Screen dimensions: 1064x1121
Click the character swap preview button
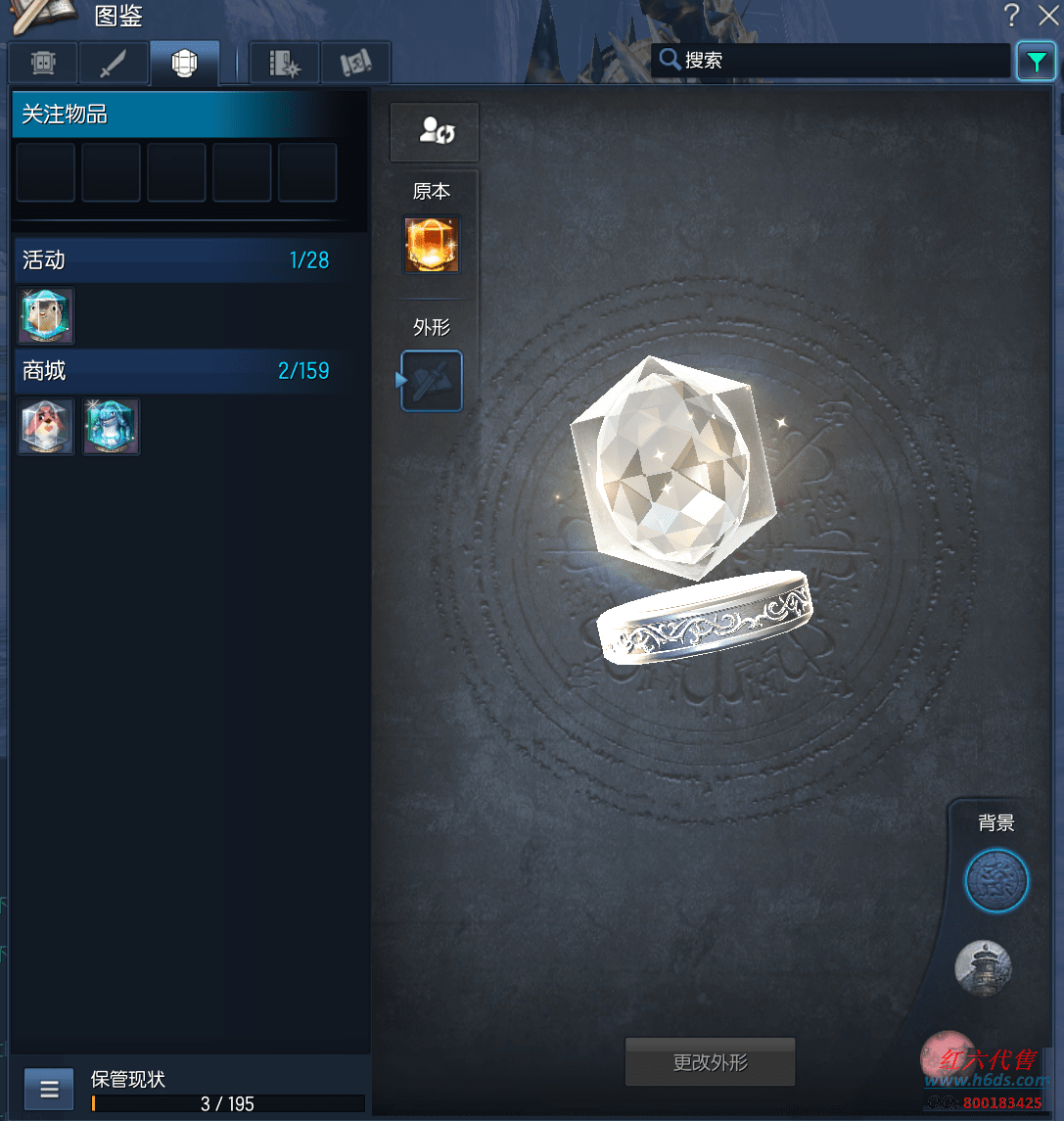click(x=434, y=132)
